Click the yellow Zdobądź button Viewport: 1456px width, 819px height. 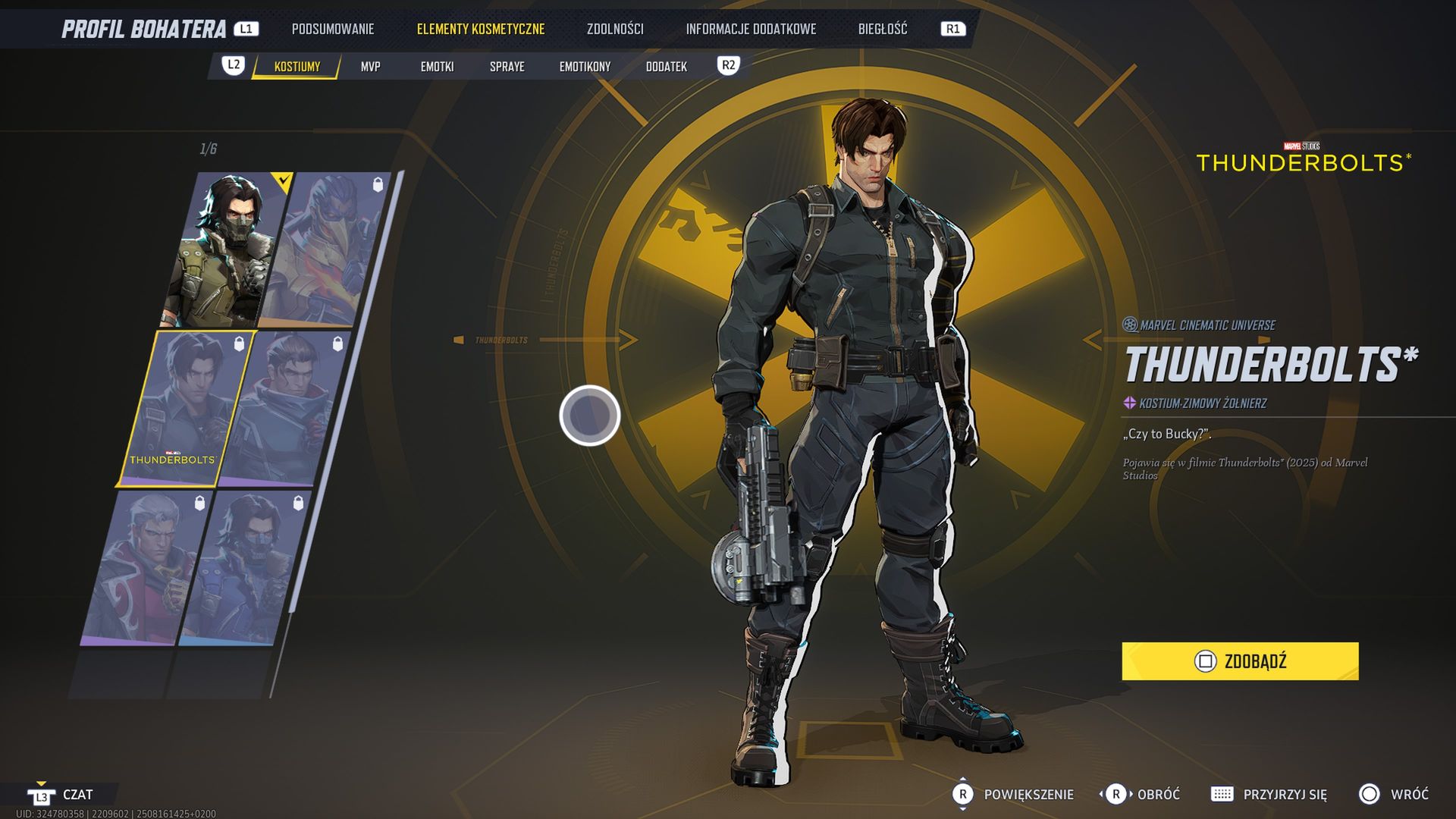1240,661
